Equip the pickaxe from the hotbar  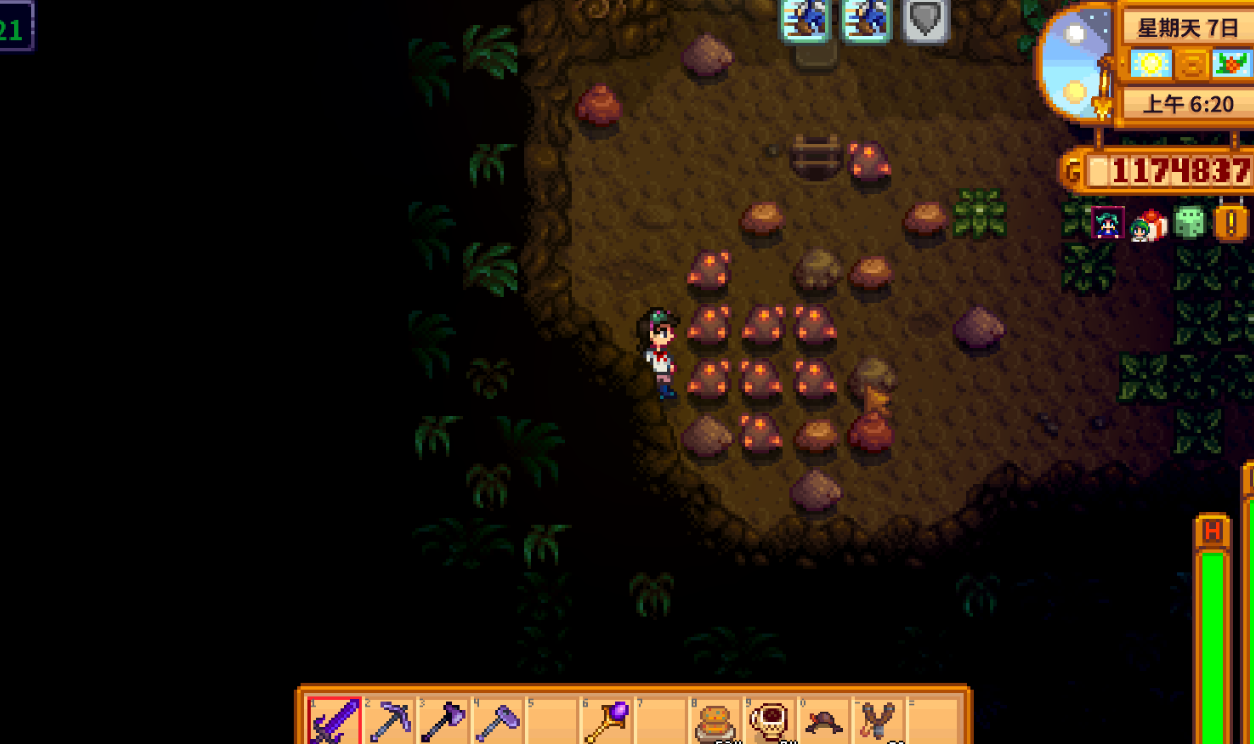tap(389, 720)
